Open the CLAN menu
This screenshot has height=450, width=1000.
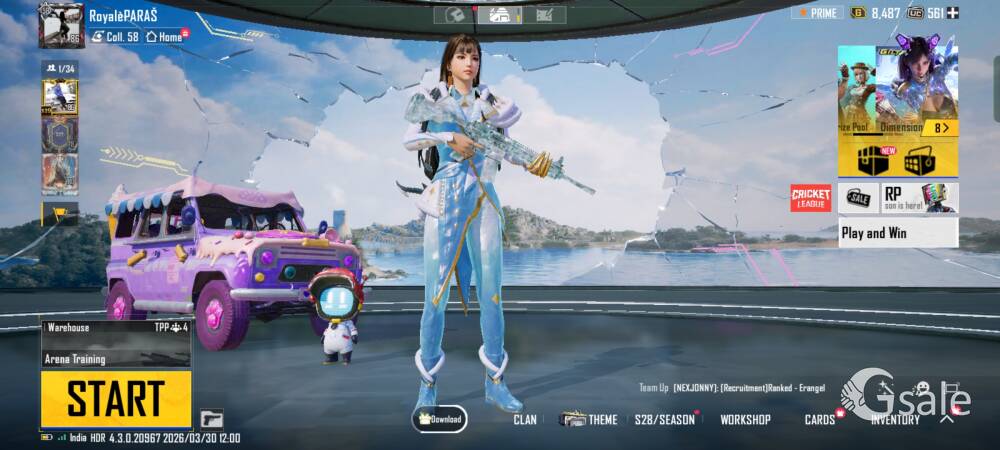[x=525, y=420]
